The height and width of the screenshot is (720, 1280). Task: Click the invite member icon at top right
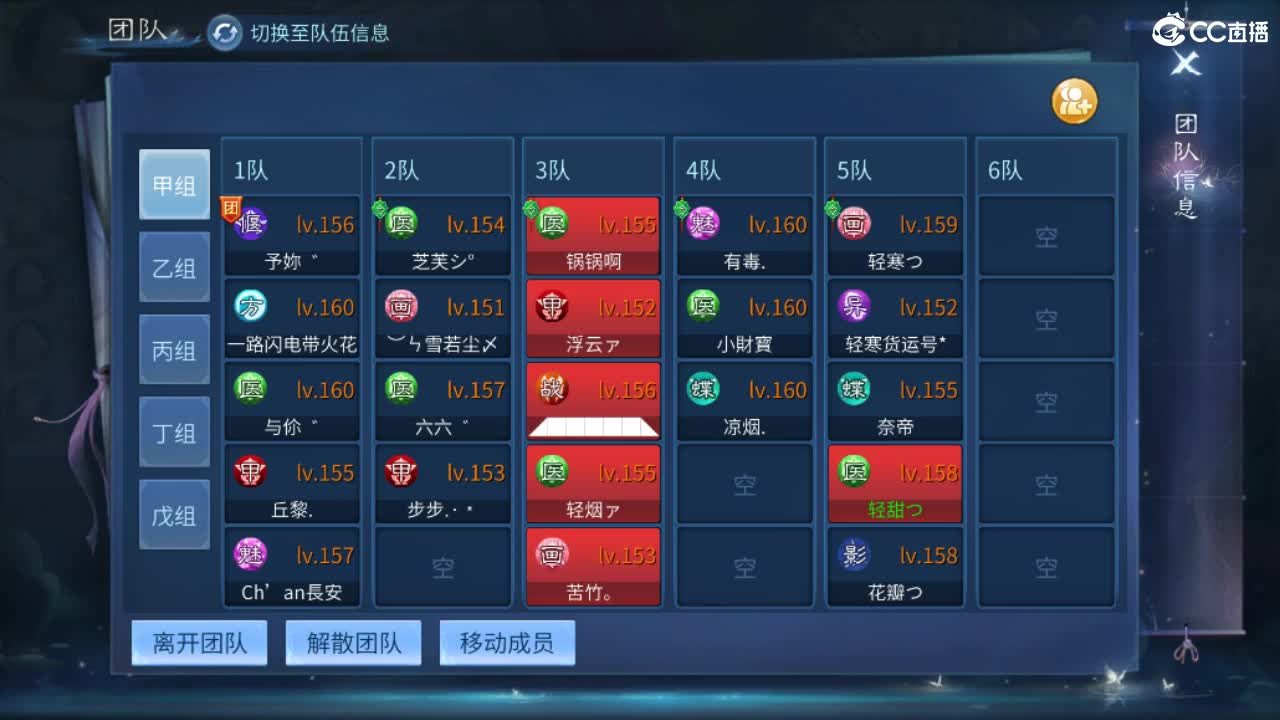[x=1075, y=100]
